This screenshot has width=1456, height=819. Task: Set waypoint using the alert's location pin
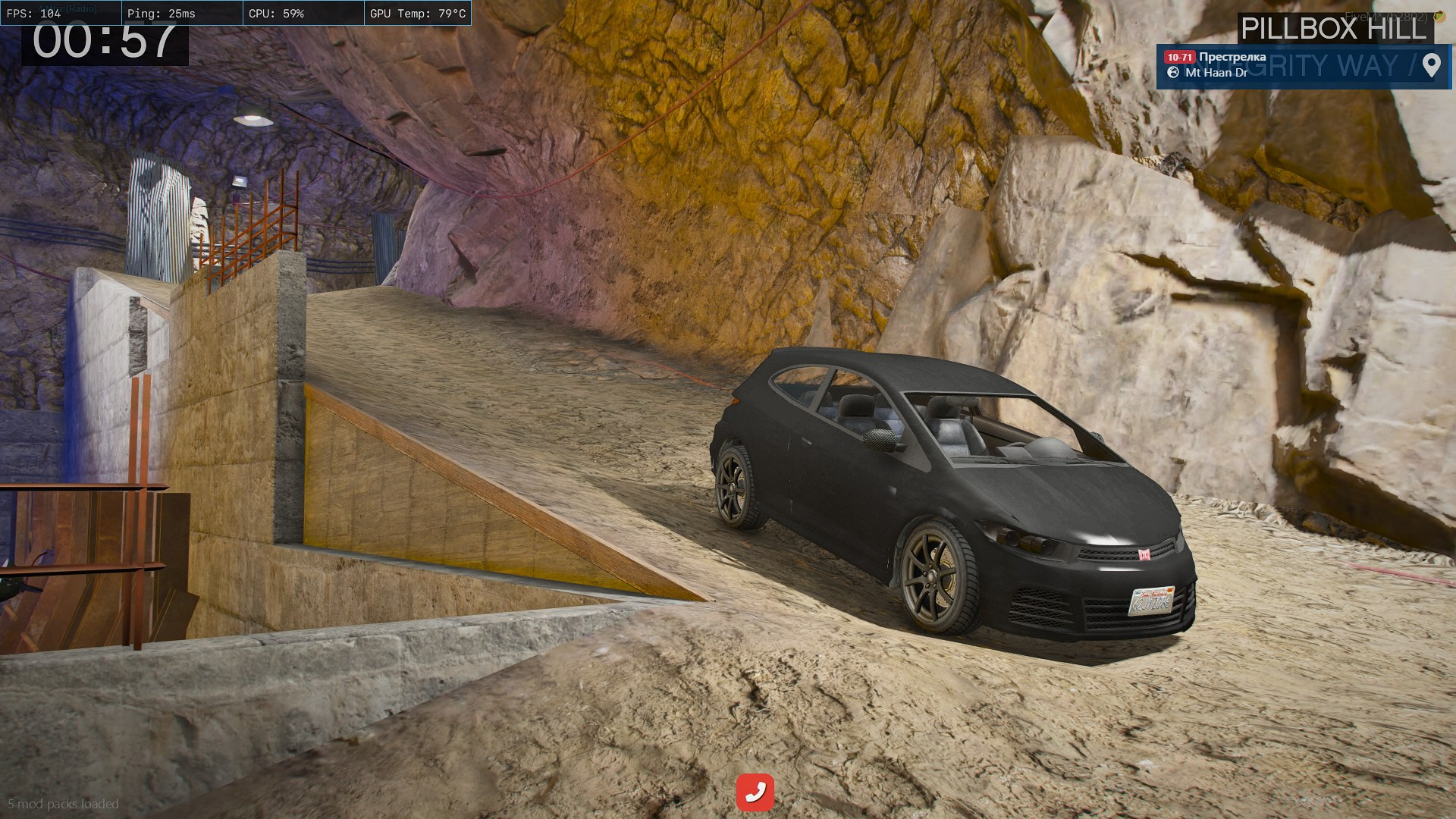[1431, 65]
